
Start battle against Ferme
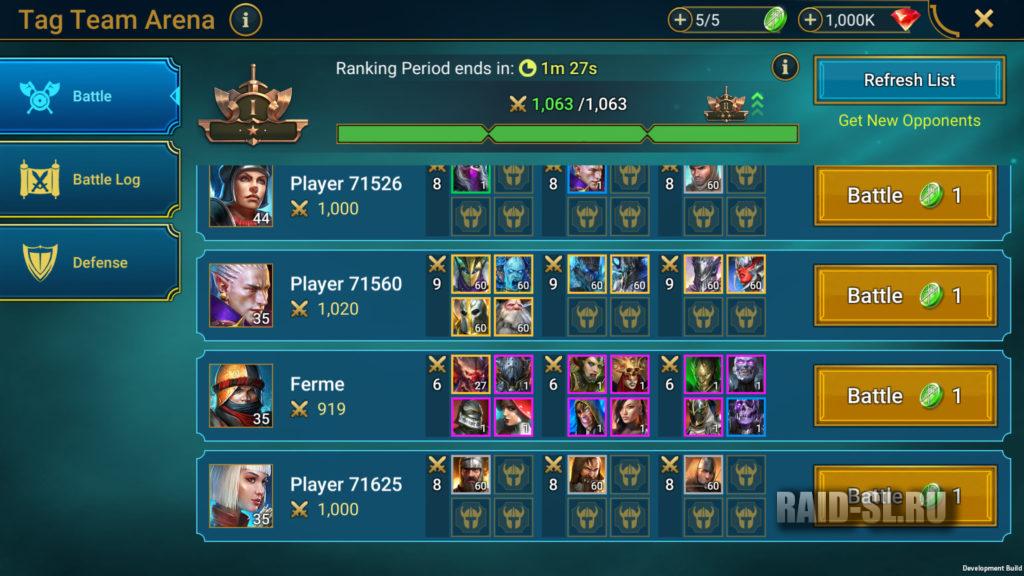click(905, 396)
